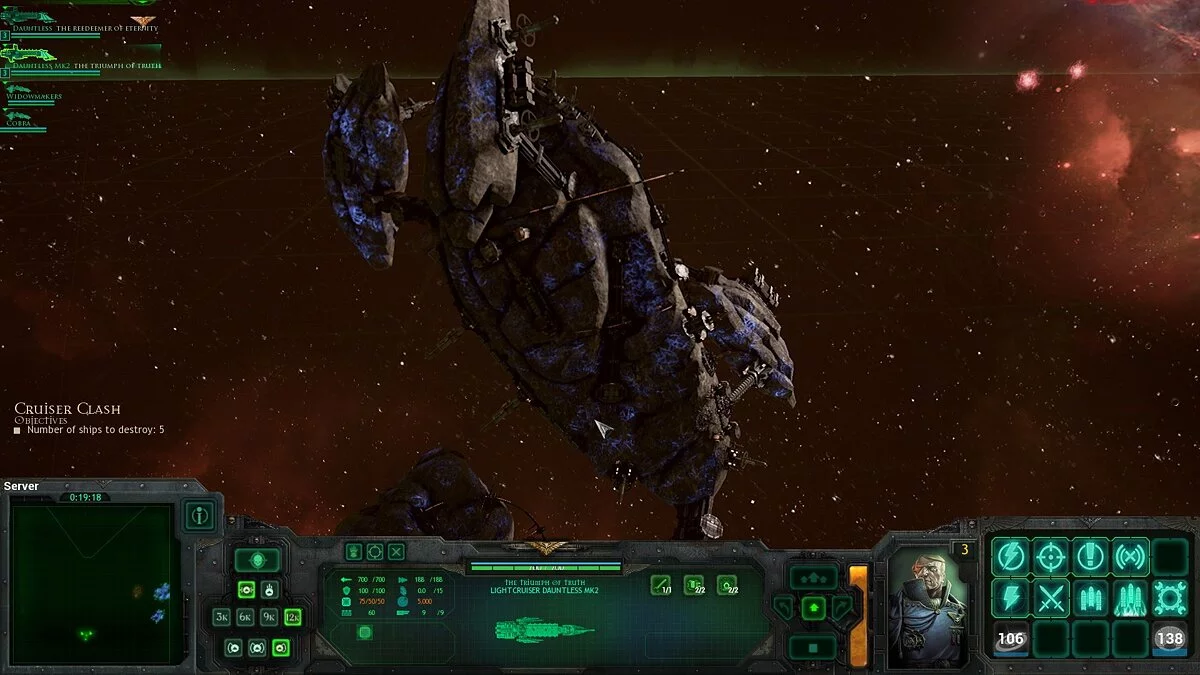
Task: Set engagement range to 6K
Action: [245, 617]
